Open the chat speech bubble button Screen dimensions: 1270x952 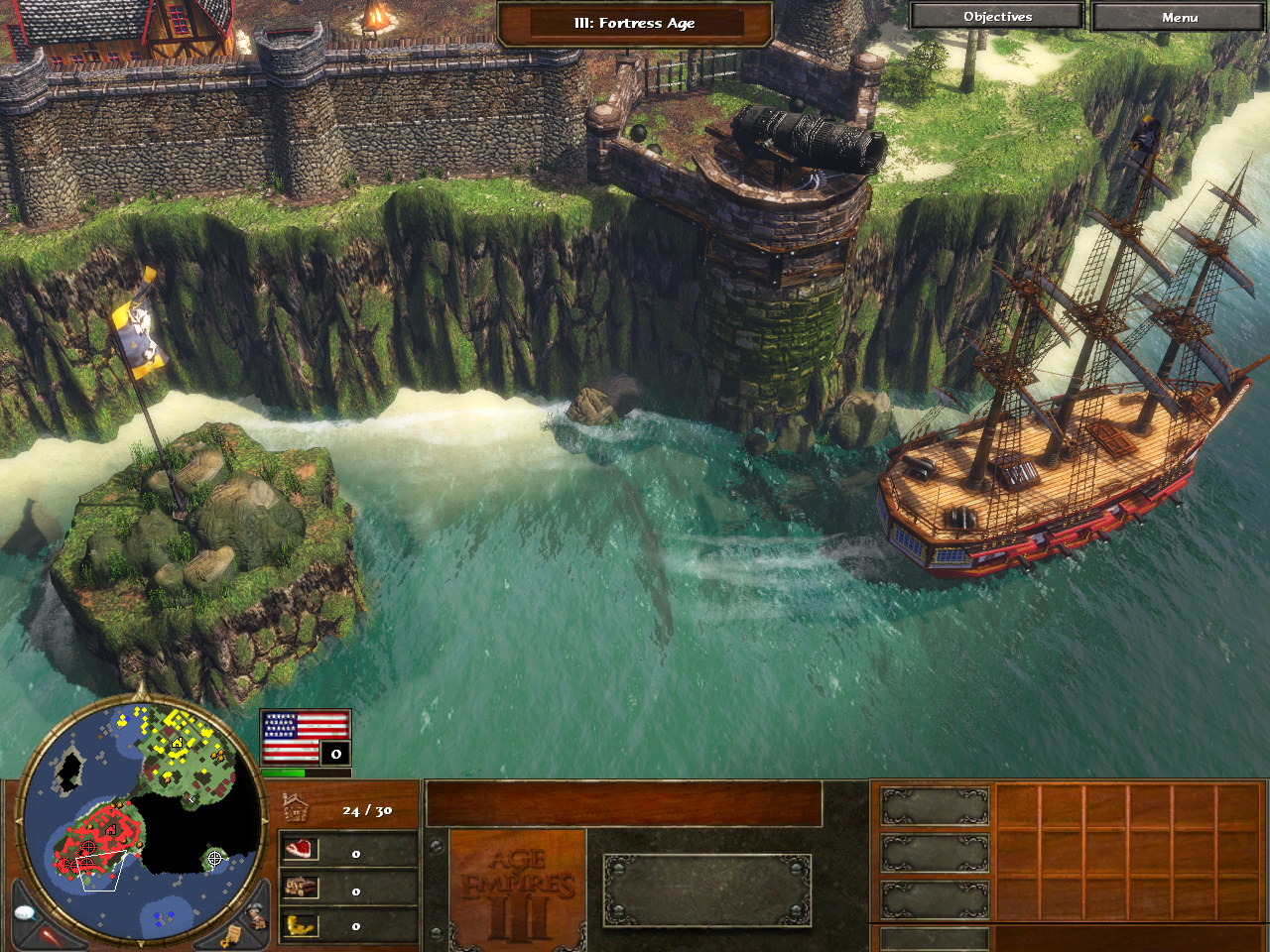pos(27,912)
